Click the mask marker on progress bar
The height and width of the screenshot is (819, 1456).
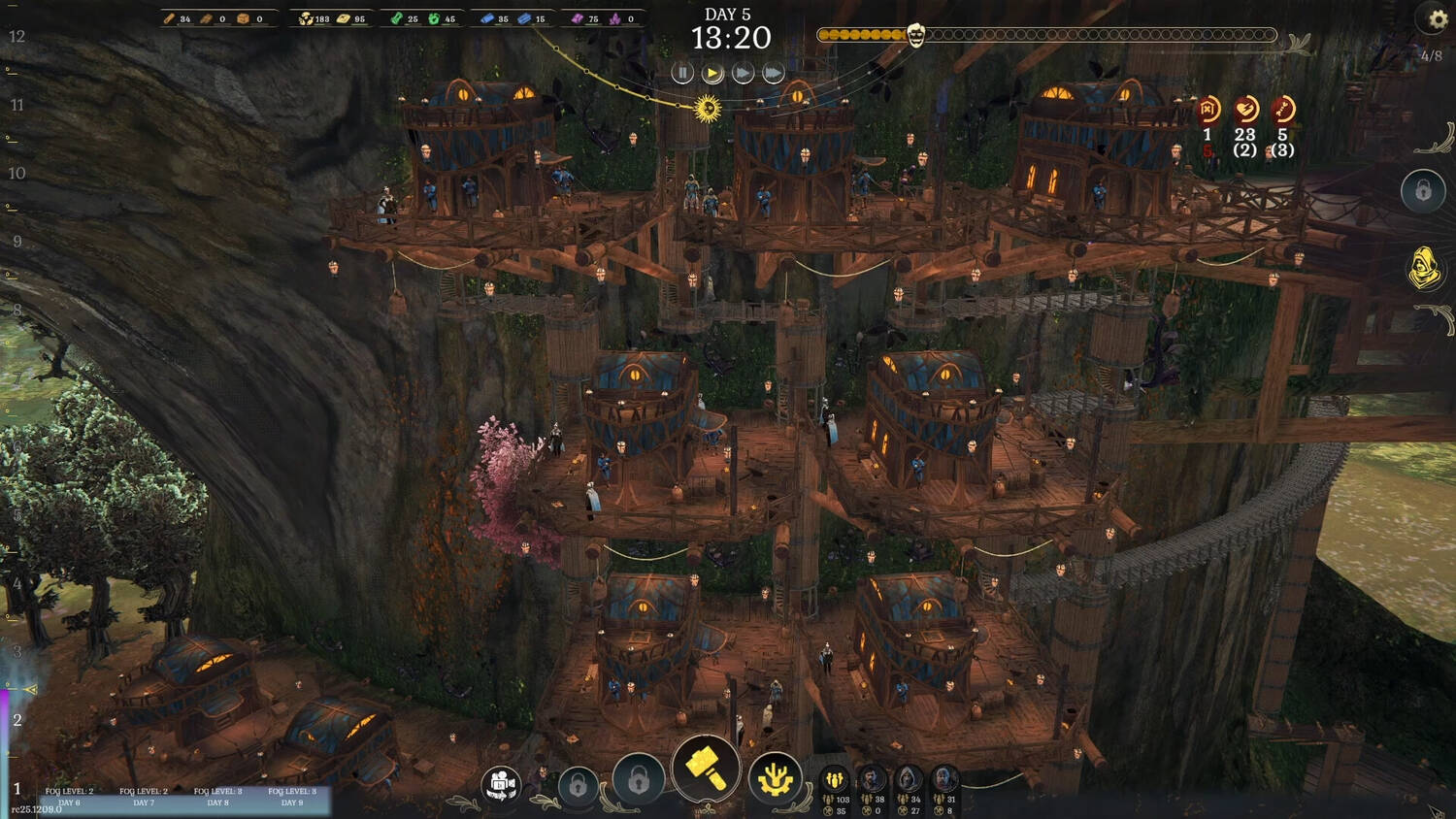[x=915, y=36]
